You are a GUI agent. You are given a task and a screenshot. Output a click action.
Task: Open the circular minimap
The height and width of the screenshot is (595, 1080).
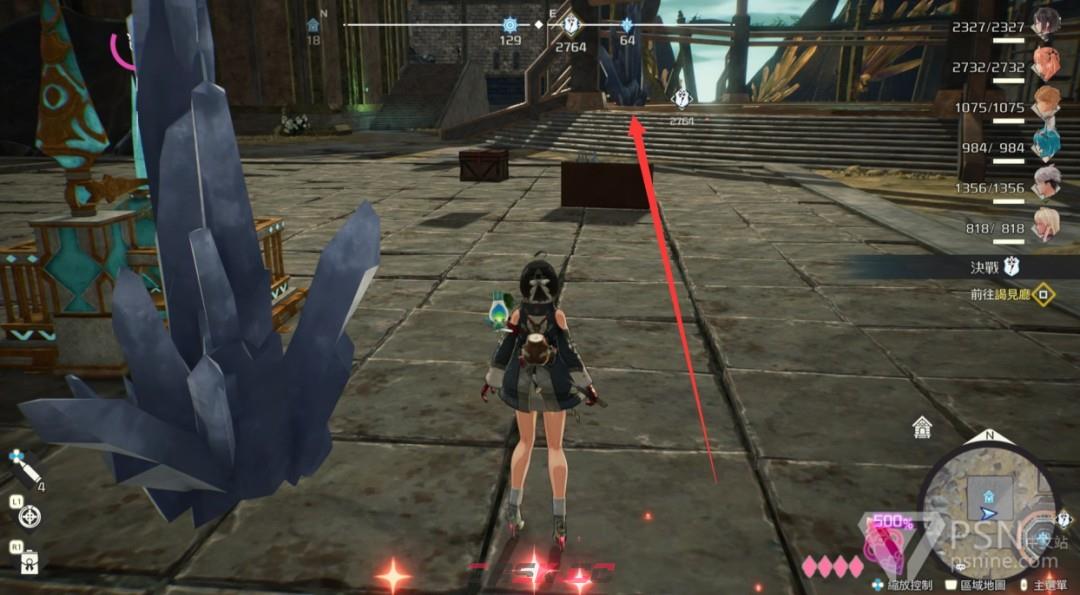click(x=988, y=497)
